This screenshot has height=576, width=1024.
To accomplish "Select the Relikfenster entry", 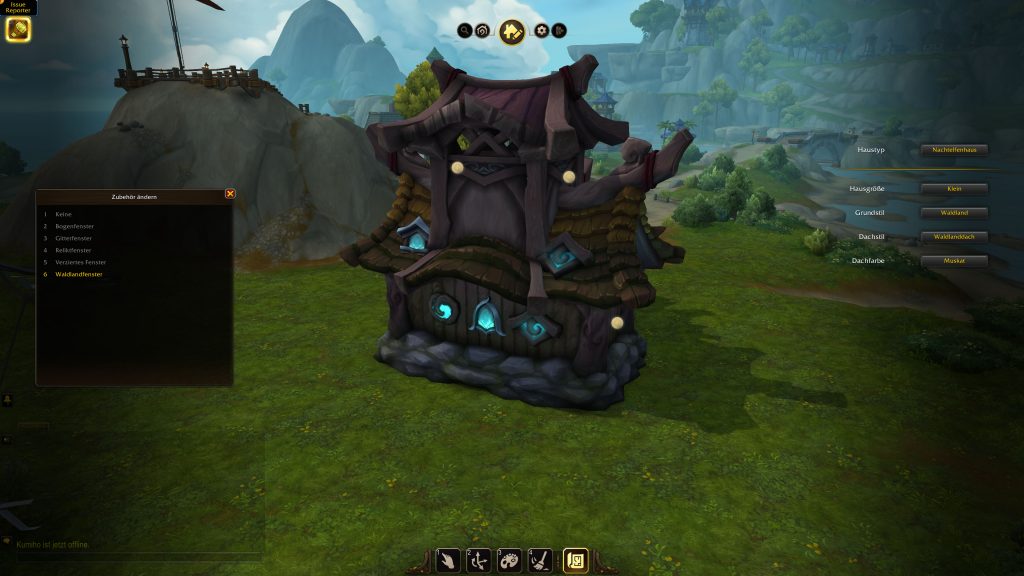I will pos(74,250).
